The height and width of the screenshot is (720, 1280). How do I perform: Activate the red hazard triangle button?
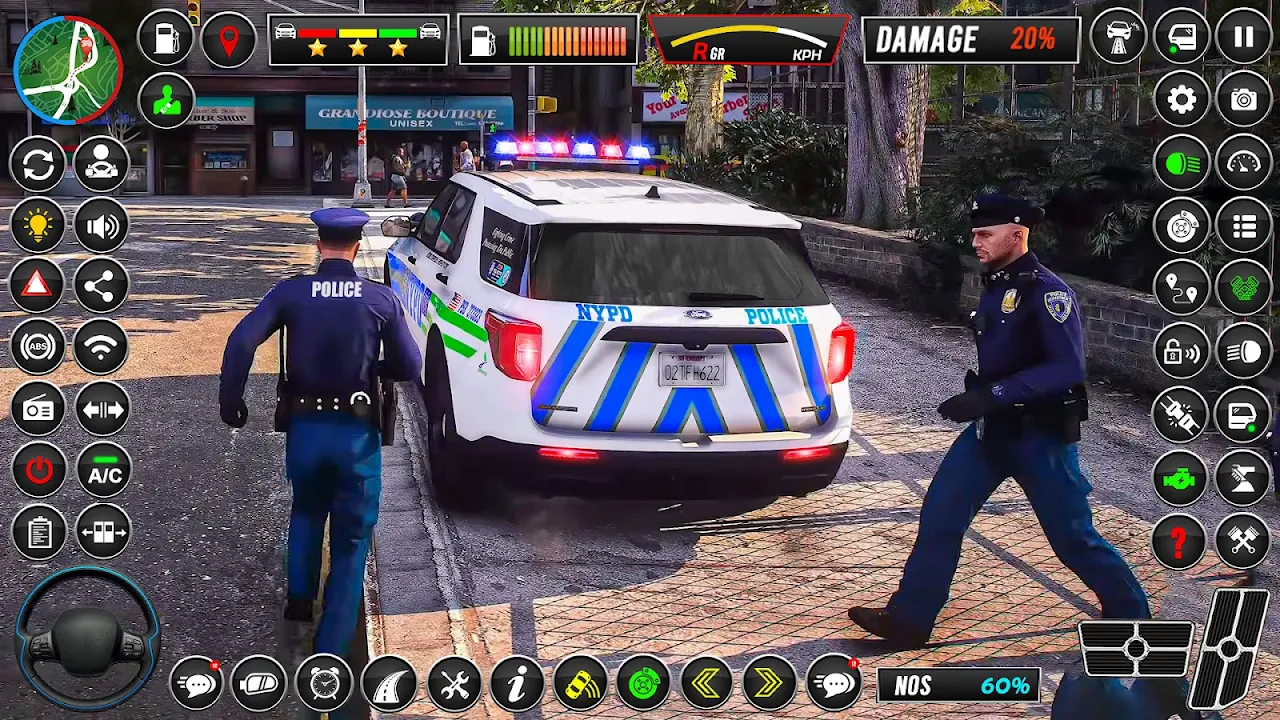point(38,286)
